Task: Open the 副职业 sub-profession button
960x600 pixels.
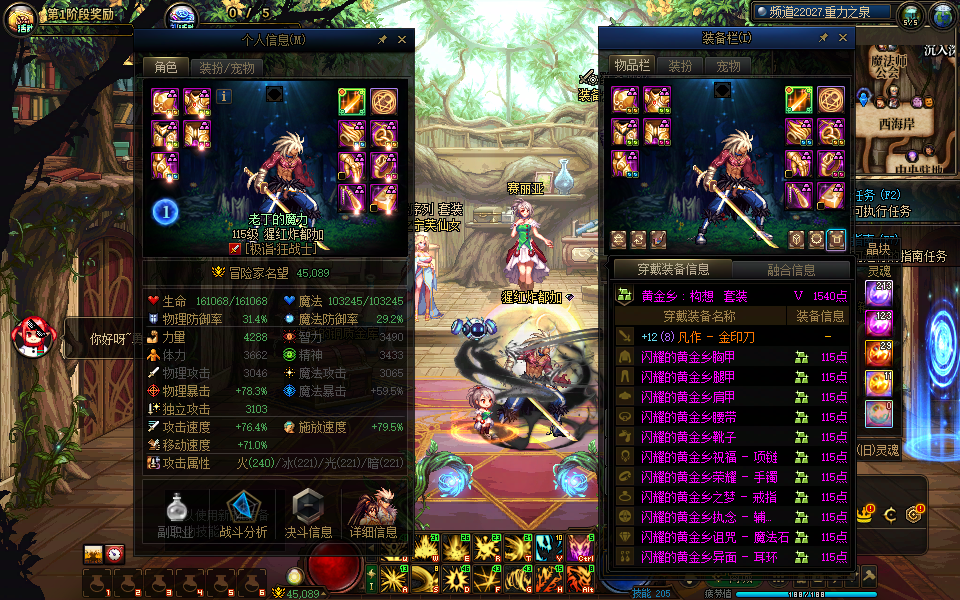Action: click(177, 514)
